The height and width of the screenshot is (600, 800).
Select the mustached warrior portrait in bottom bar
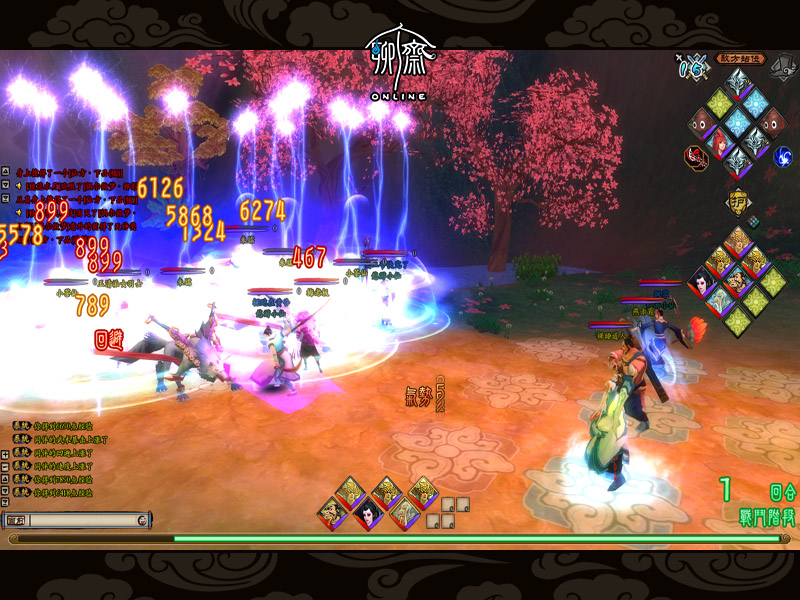click(332, 514)
